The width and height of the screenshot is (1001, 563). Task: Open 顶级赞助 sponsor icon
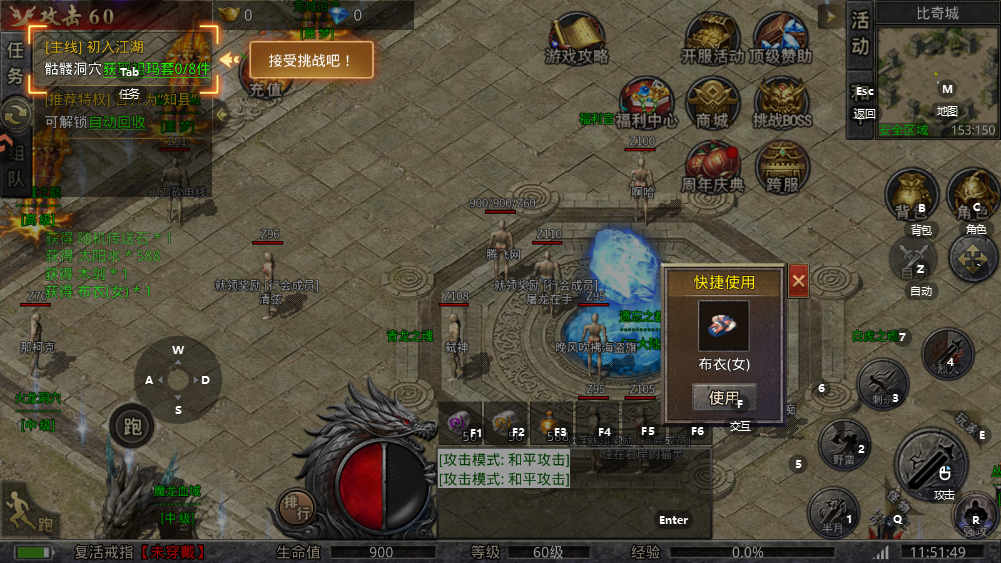[781, 40]
